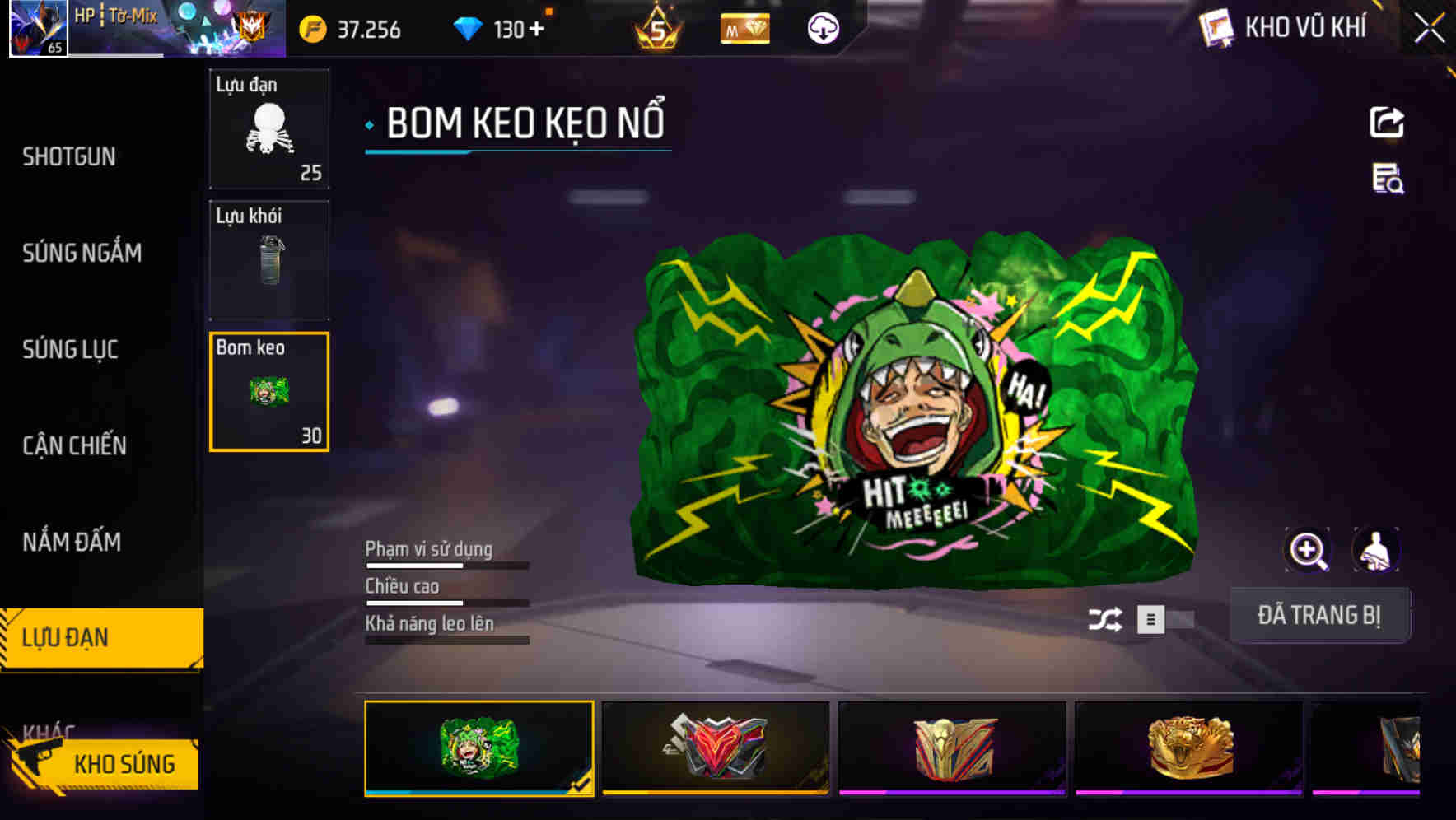Switch to SÚNG NGẮM category
The image size is (1456, 820).
82,253
